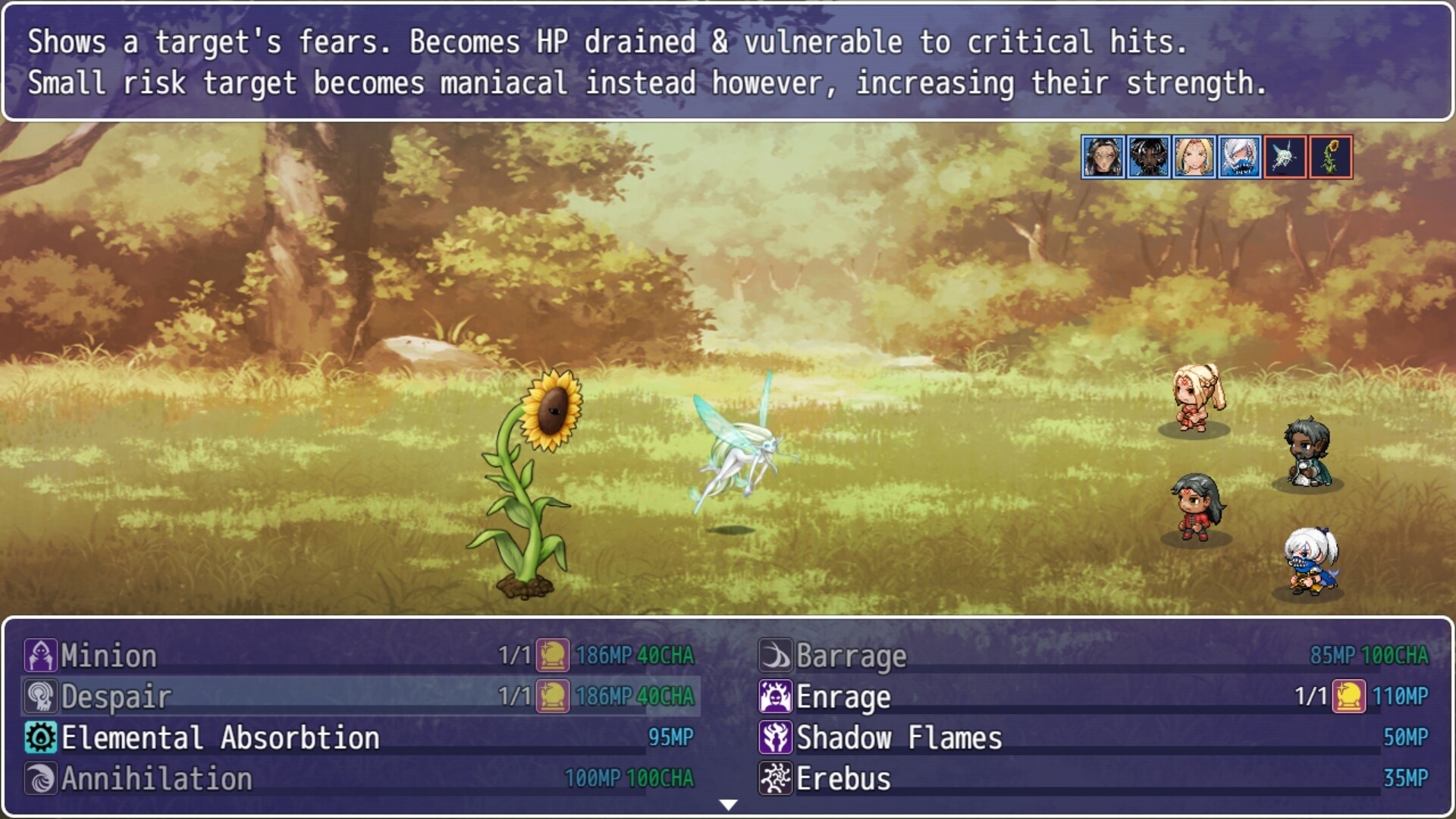
Task: Expand the skill list with the down arrow
Action: 728,805
